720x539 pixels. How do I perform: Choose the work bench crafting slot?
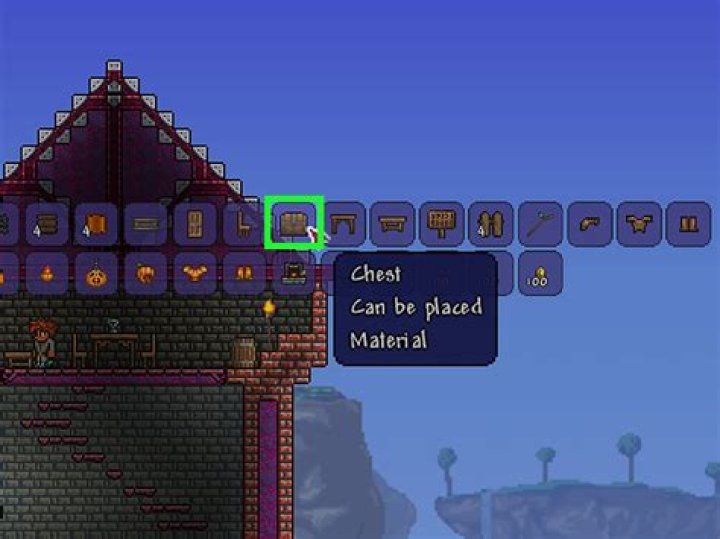(392, 224)
